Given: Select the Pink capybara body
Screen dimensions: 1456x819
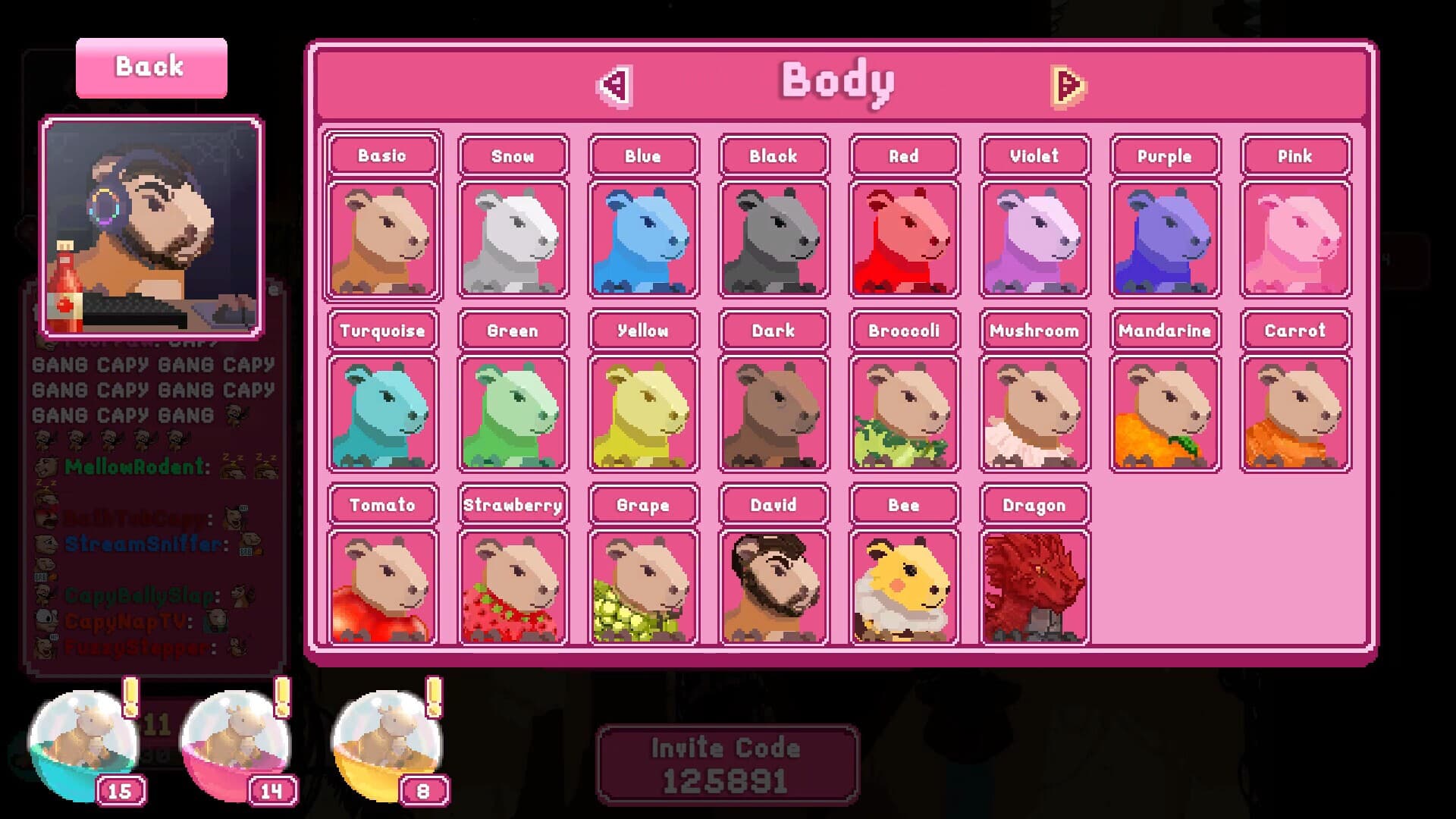Looking at the screenshot, I should (1295, 239).
